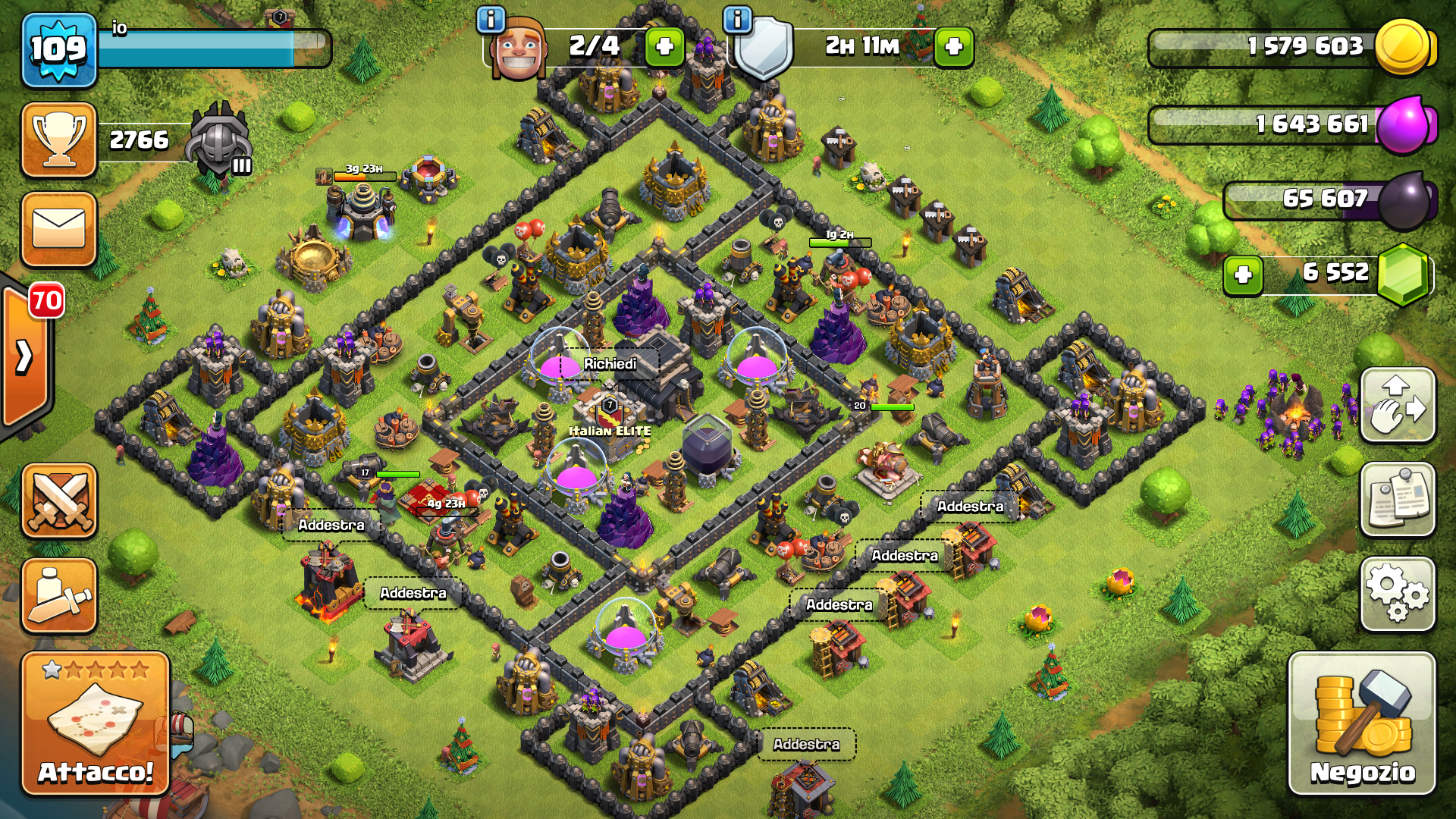This screenshot has width=1456, height=819.
Task: Open the mail envelope inbox
Action: pos(59,229)
